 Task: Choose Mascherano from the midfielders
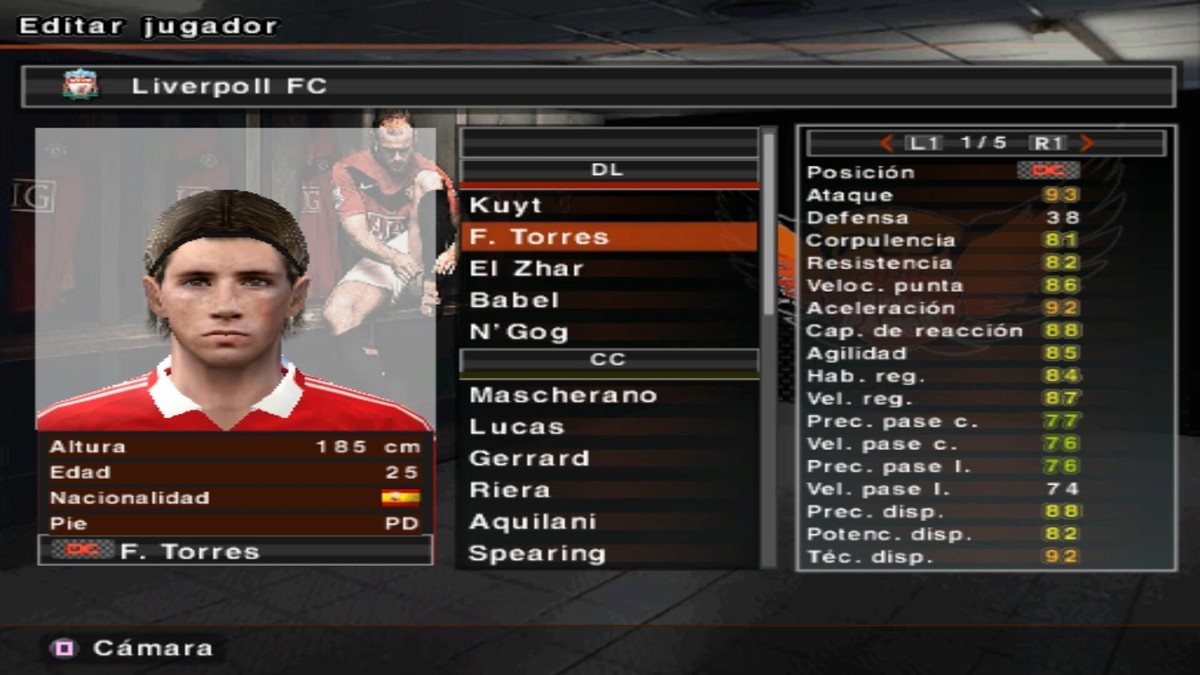pyautogui.click(x=563, y=395)
